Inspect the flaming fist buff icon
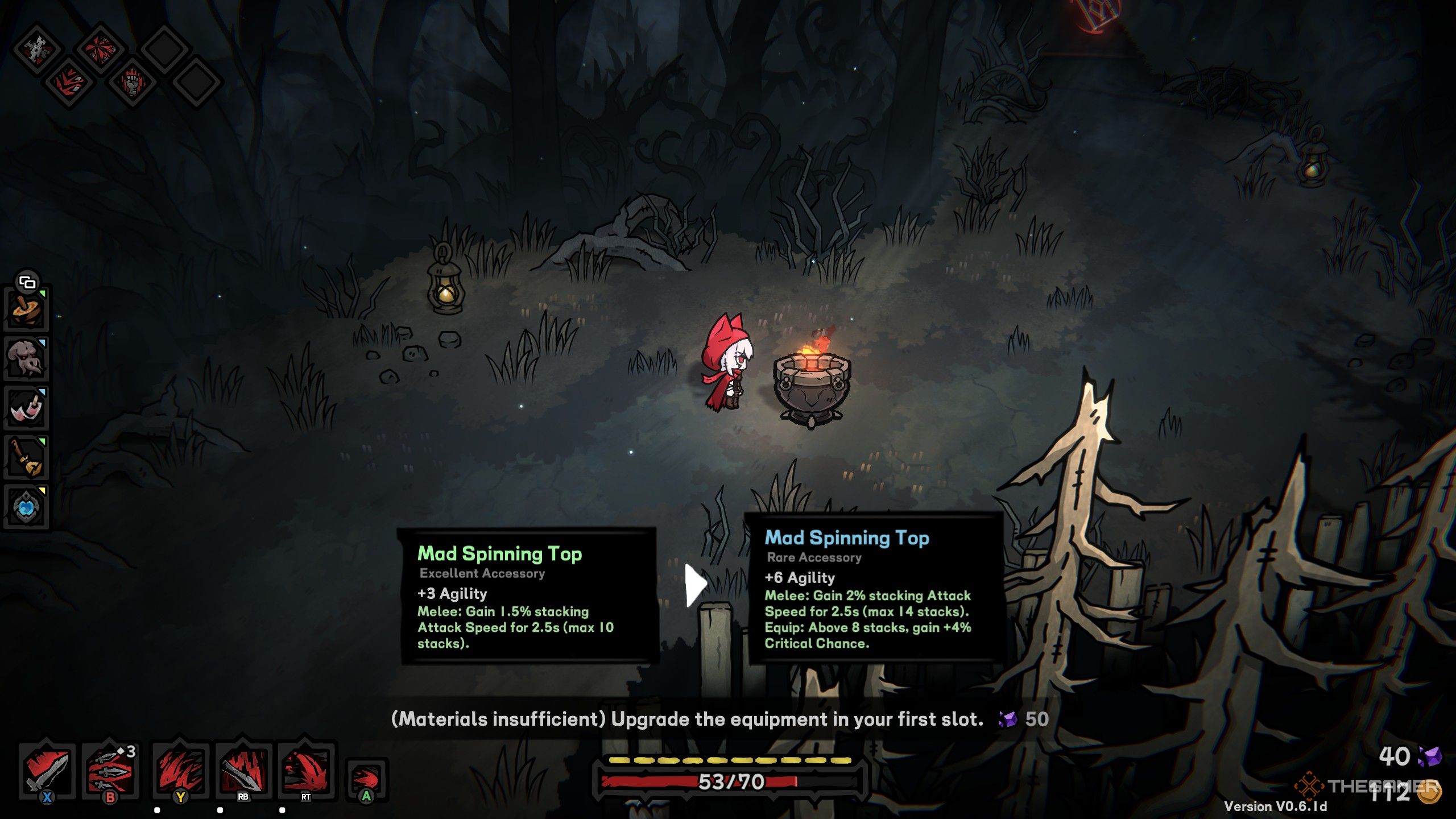Image resolution: width=1456 pixels, height=819 pixels. coord(132,82)
